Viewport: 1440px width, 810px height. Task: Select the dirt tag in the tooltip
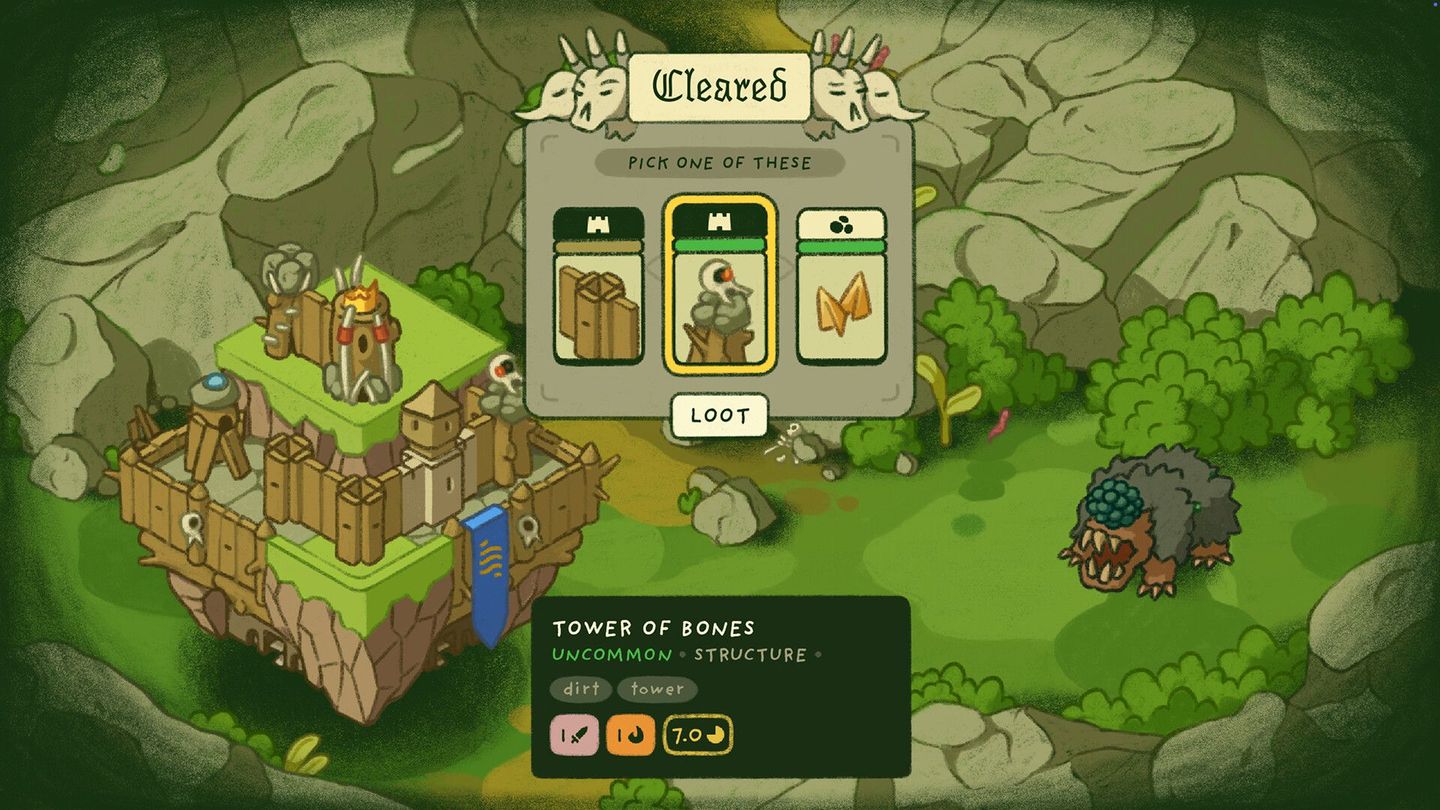581,690
